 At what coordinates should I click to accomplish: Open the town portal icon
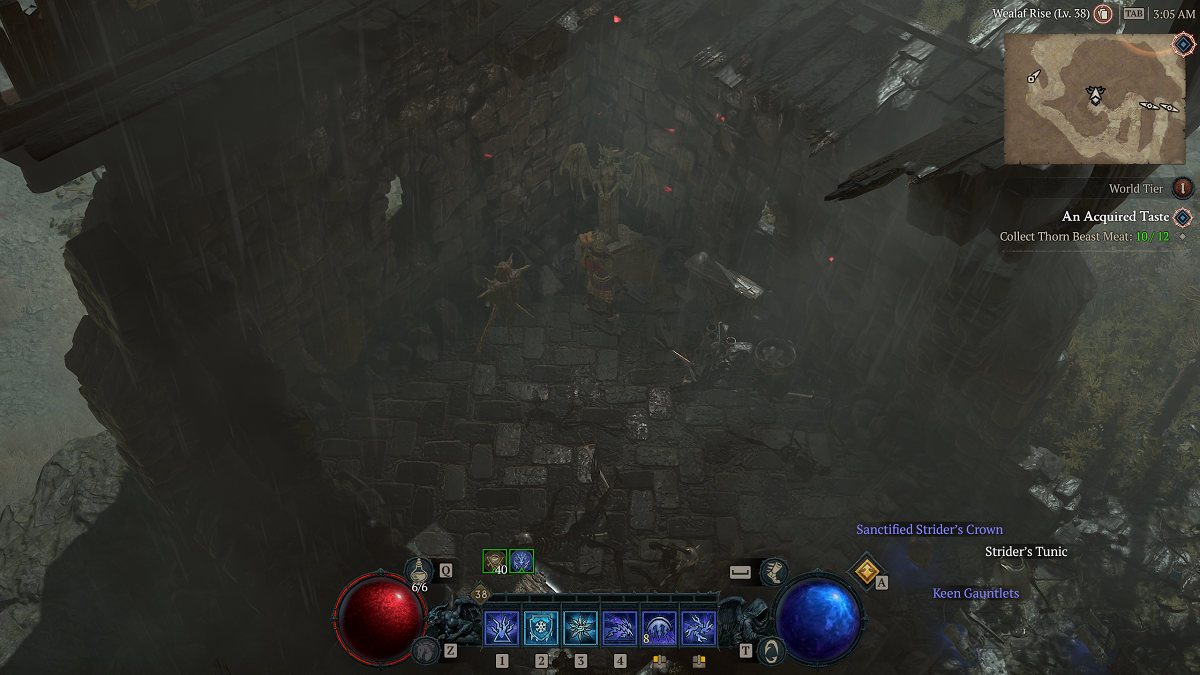771,650
